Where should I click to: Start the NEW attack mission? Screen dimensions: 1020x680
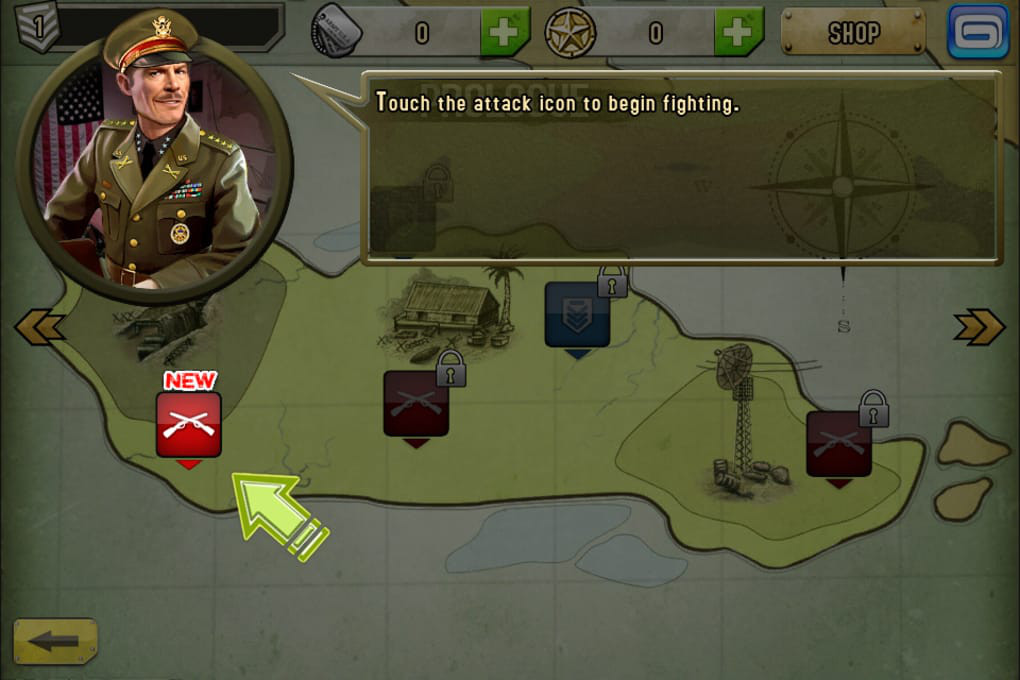pos(189,424)
